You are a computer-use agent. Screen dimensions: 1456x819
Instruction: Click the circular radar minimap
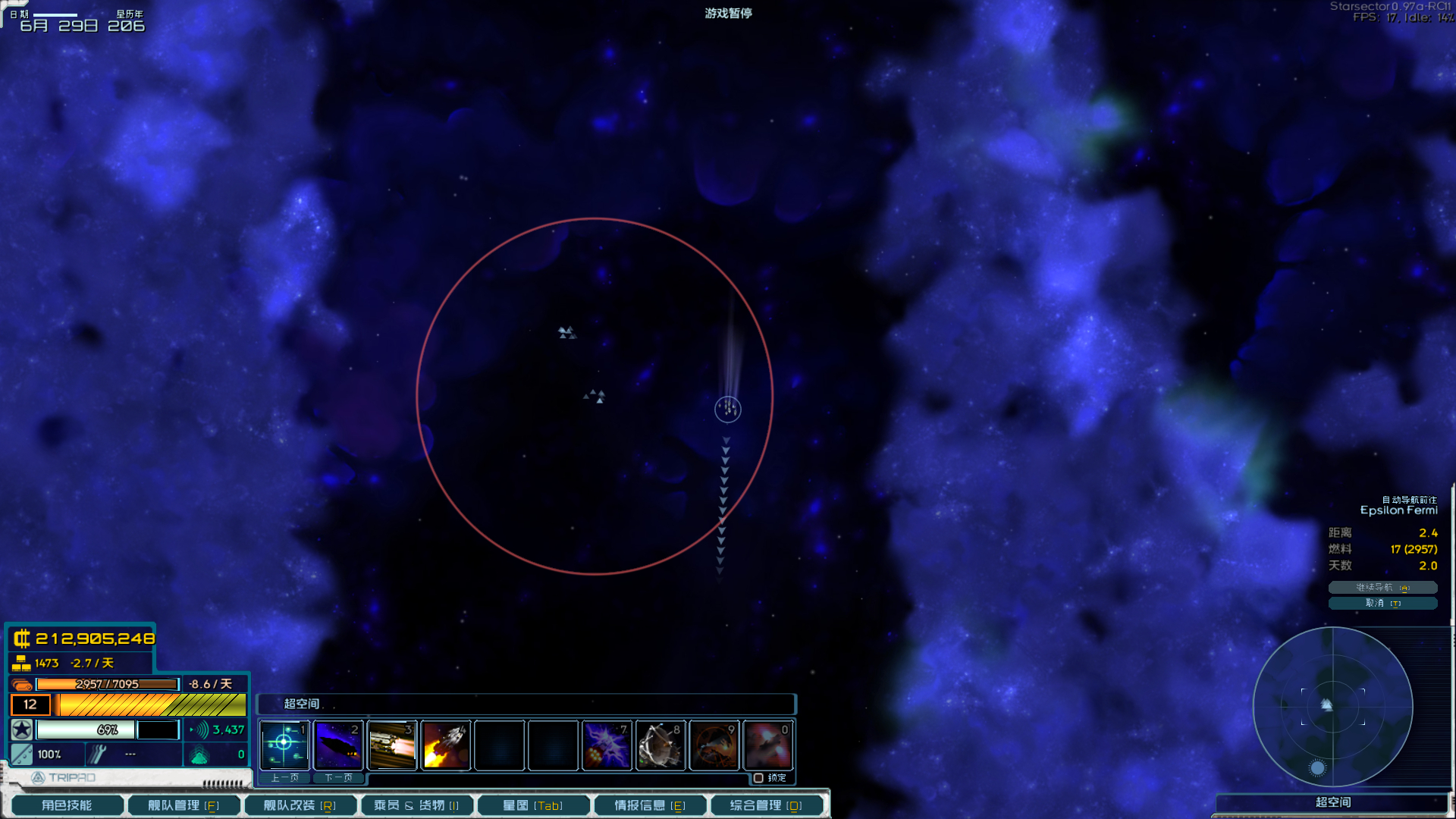tap(1332, 707)
